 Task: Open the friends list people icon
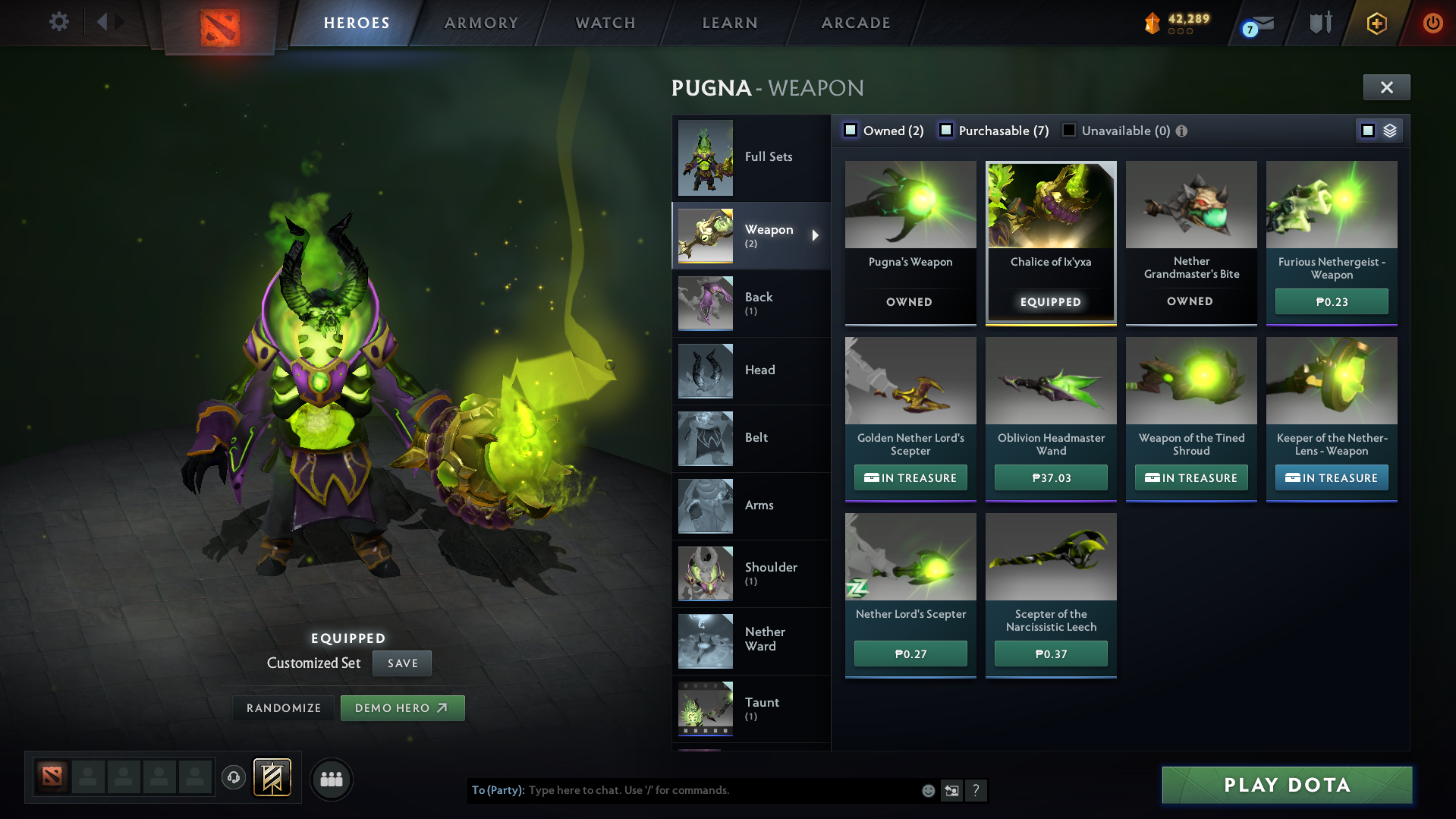pyautogui.click(x=332, y=779)
